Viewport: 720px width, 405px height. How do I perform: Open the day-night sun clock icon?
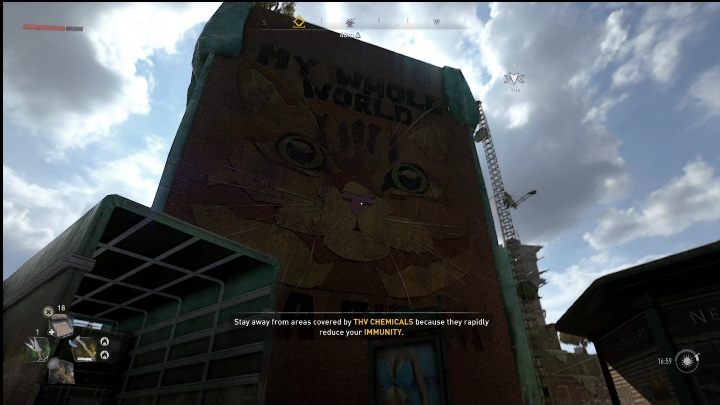(686, 360)
